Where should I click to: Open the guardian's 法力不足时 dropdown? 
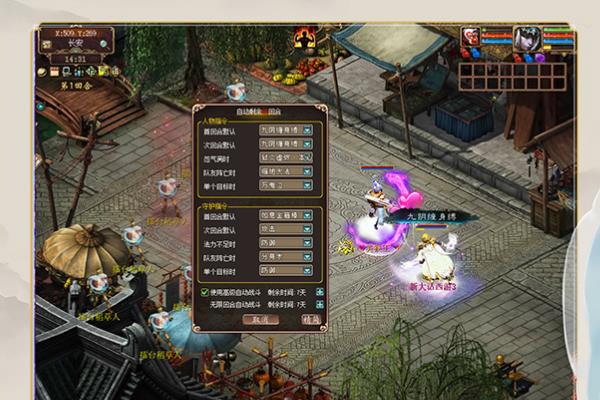307,242
